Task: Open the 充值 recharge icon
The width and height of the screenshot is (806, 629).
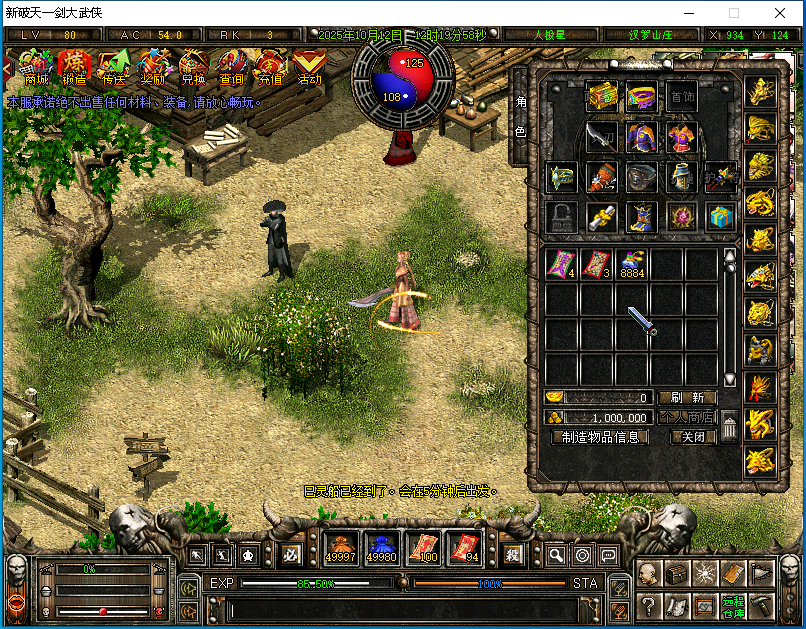Action: [270, 68]
